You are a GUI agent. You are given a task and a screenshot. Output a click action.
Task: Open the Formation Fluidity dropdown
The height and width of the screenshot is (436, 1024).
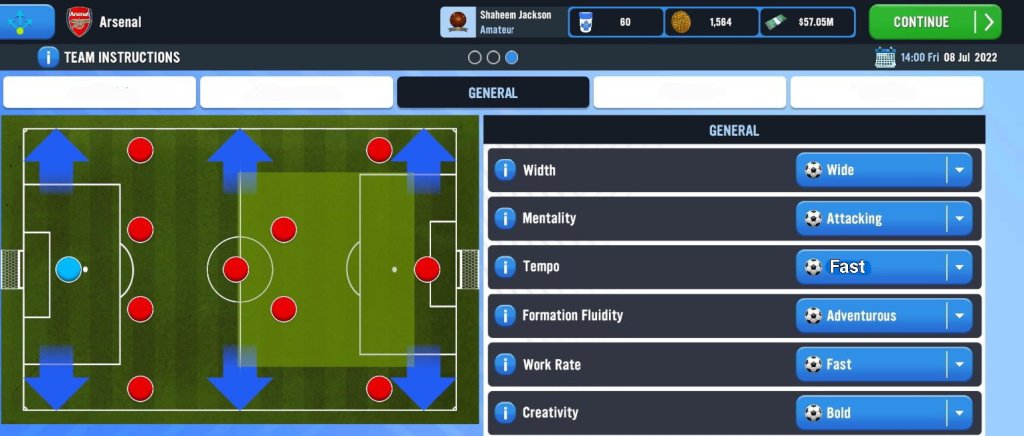(x=884, y=316)
